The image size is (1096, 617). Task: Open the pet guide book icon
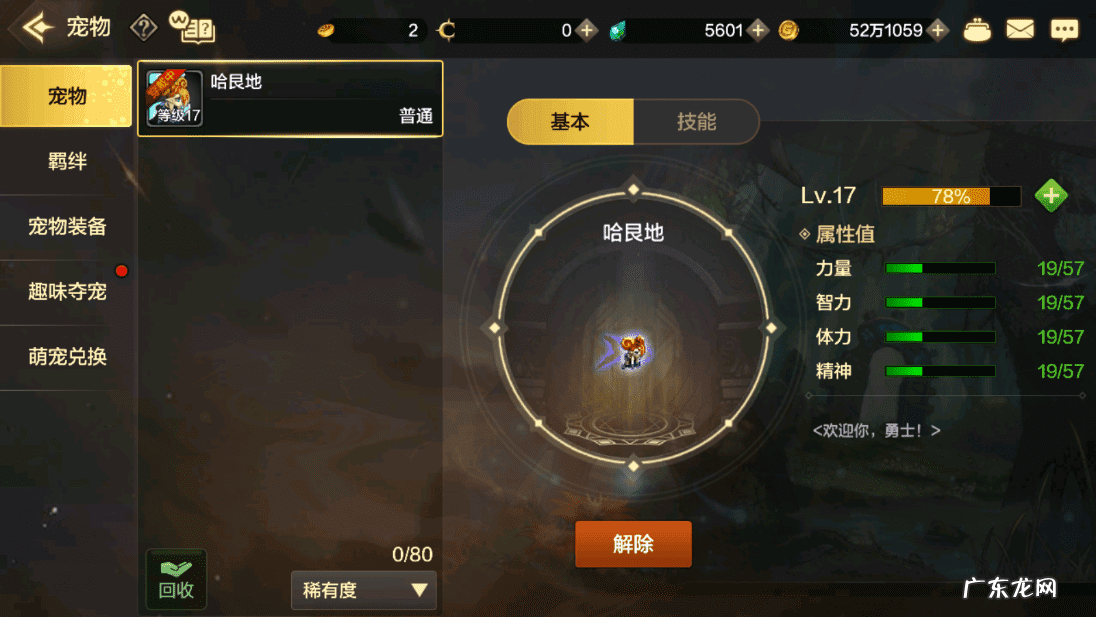(193, 28)
